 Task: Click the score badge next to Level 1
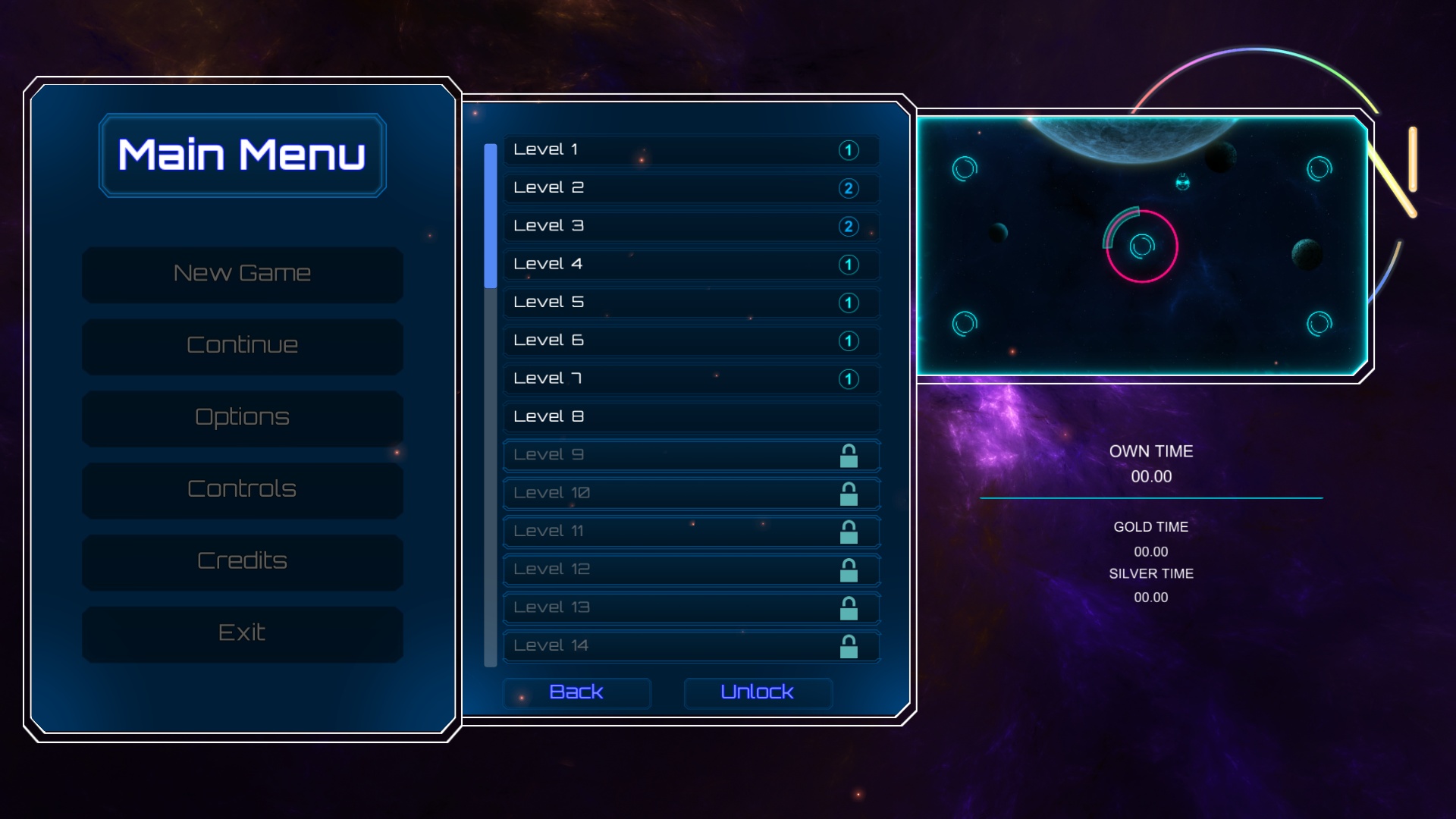(847, 150)
